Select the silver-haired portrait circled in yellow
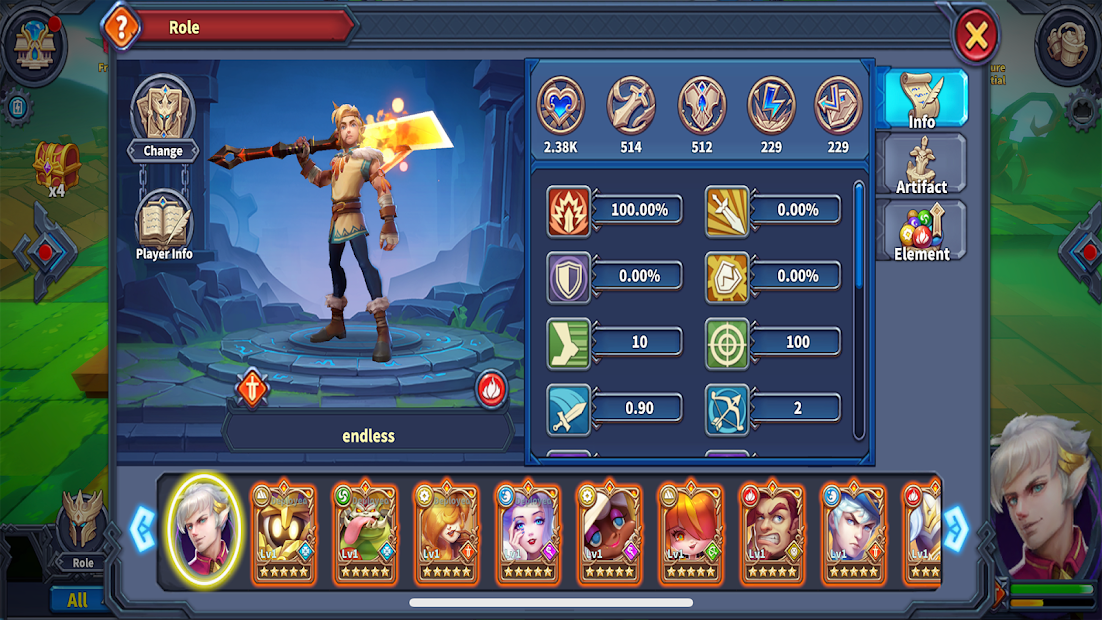Screen dimensions: 1102x620 tap(203, 530)
